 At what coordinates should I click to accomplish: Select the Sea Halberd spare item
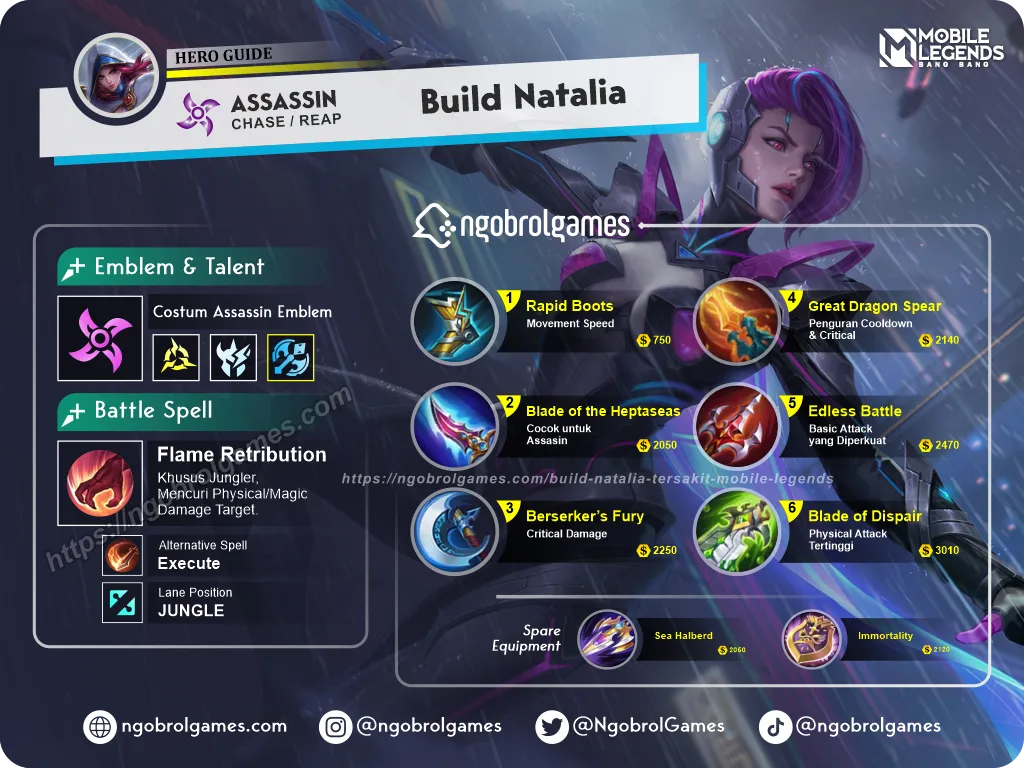coord(608,639)
